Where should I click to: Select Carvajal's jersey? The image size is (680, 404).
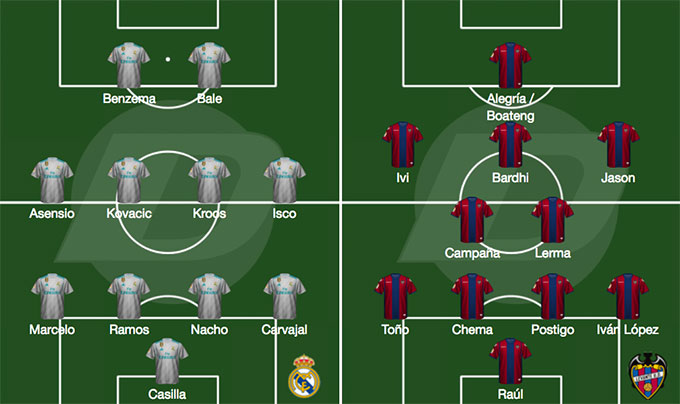[285, 297]
